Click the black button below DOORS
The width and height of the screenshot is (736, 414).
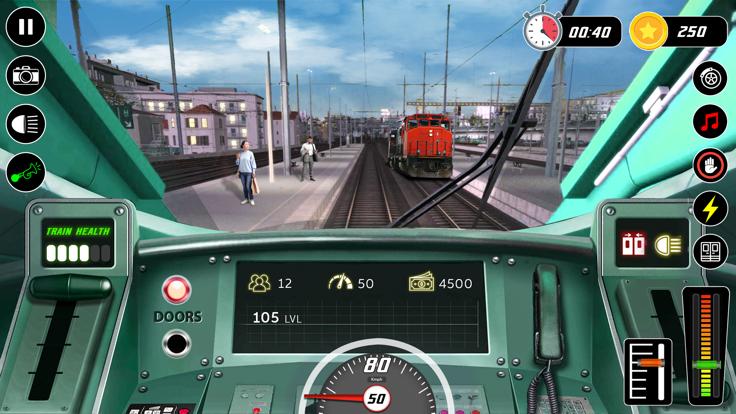[177, 343]
